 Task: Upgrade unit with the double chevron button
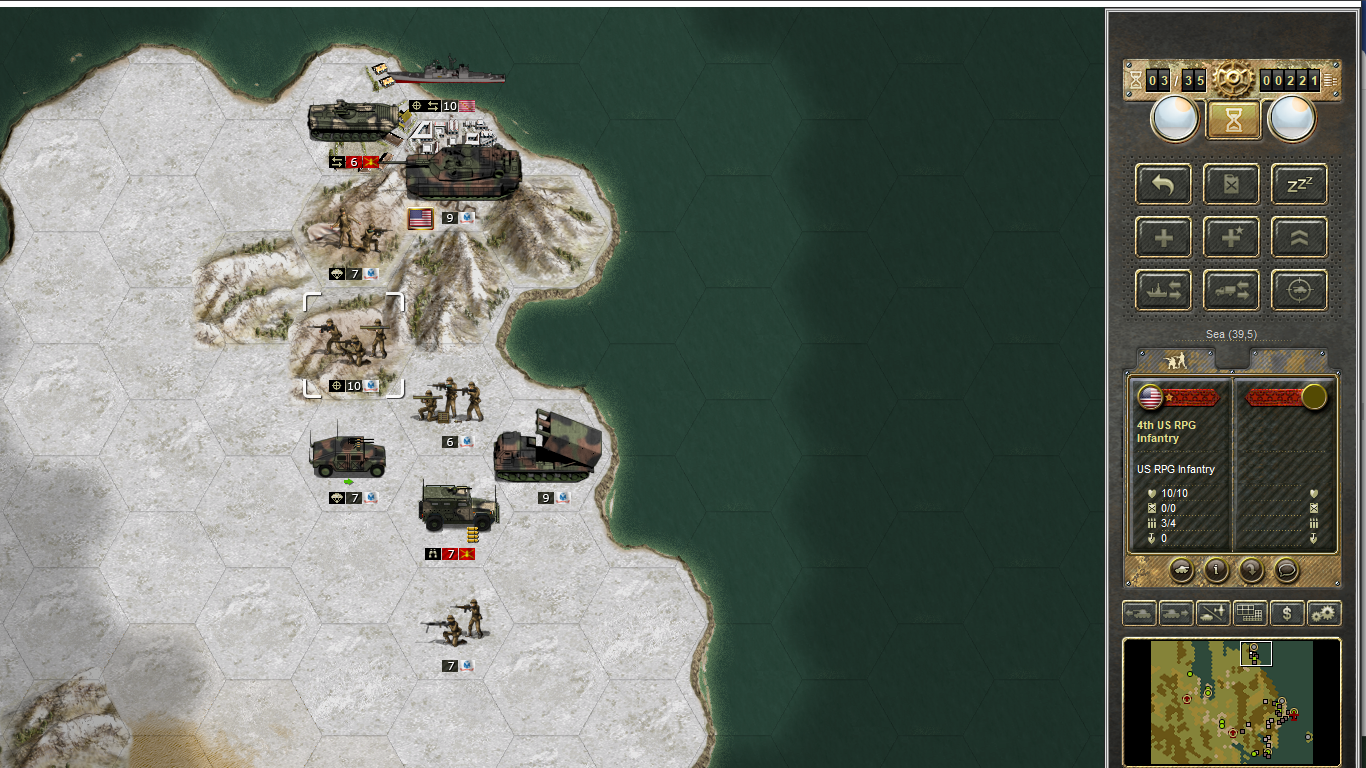[x=1299, y=237]
